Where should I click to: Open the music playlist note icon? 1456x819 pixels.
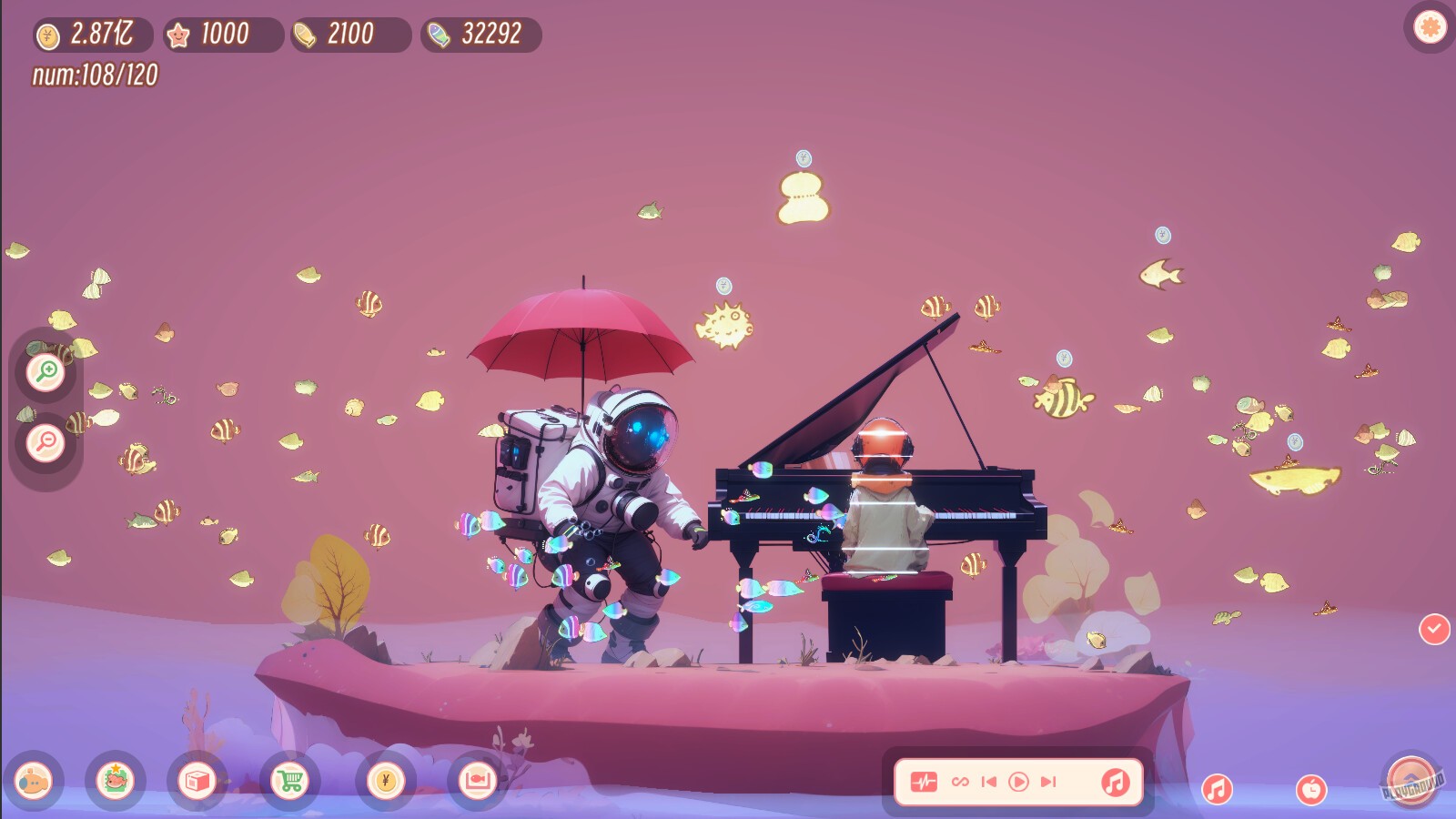click(x=1117, y=780)
